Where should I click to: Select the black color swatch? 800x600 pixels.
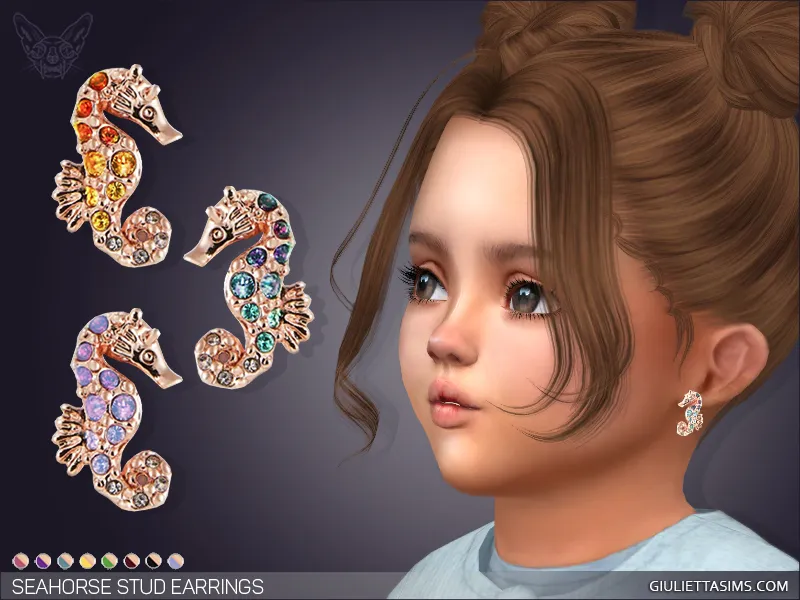pyautogui.click(x=153, y=561)
